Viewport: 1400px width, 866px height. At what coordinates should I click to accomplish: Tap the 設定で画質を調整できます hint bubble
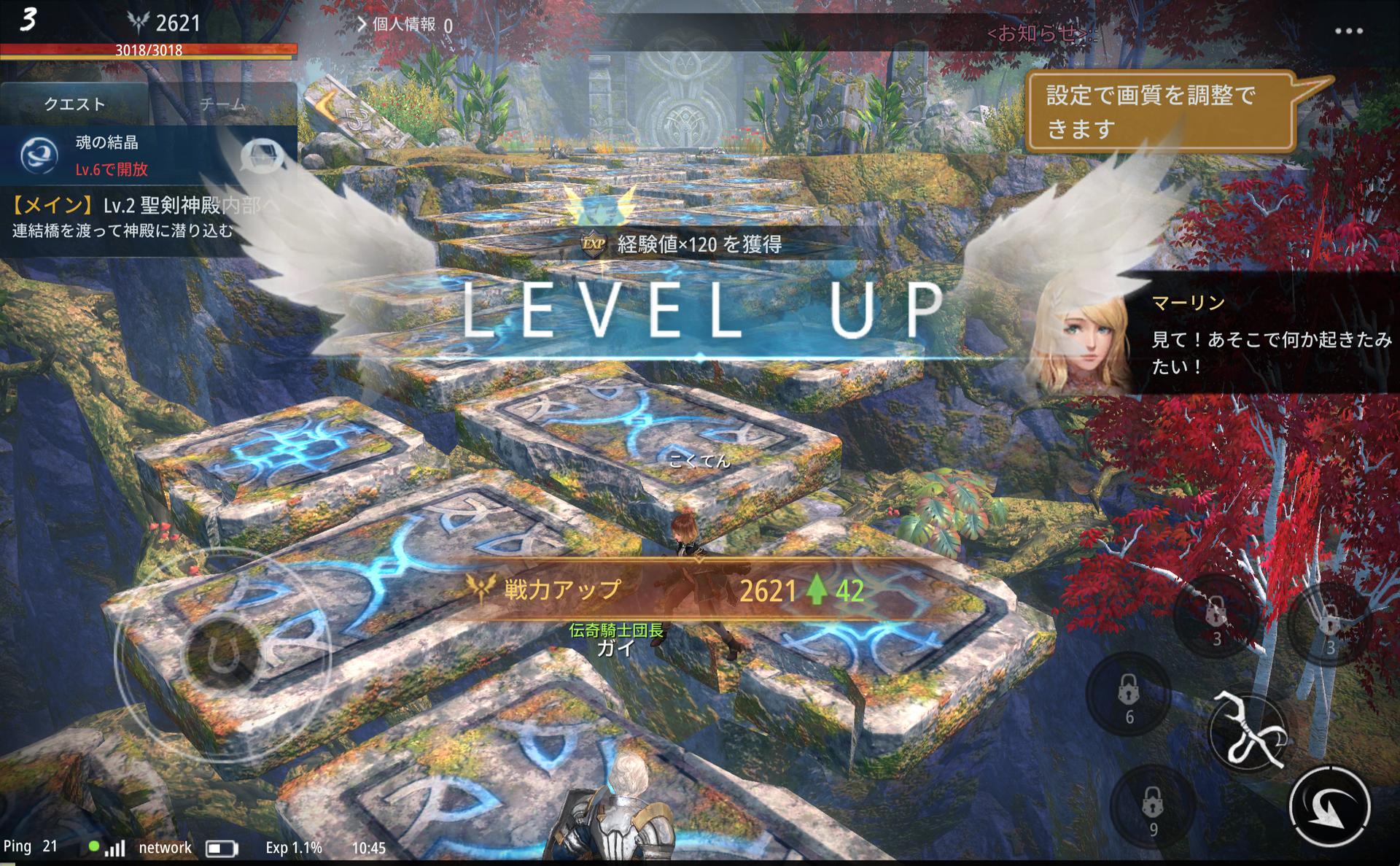pyautogui.click(x=1159, y=111)
